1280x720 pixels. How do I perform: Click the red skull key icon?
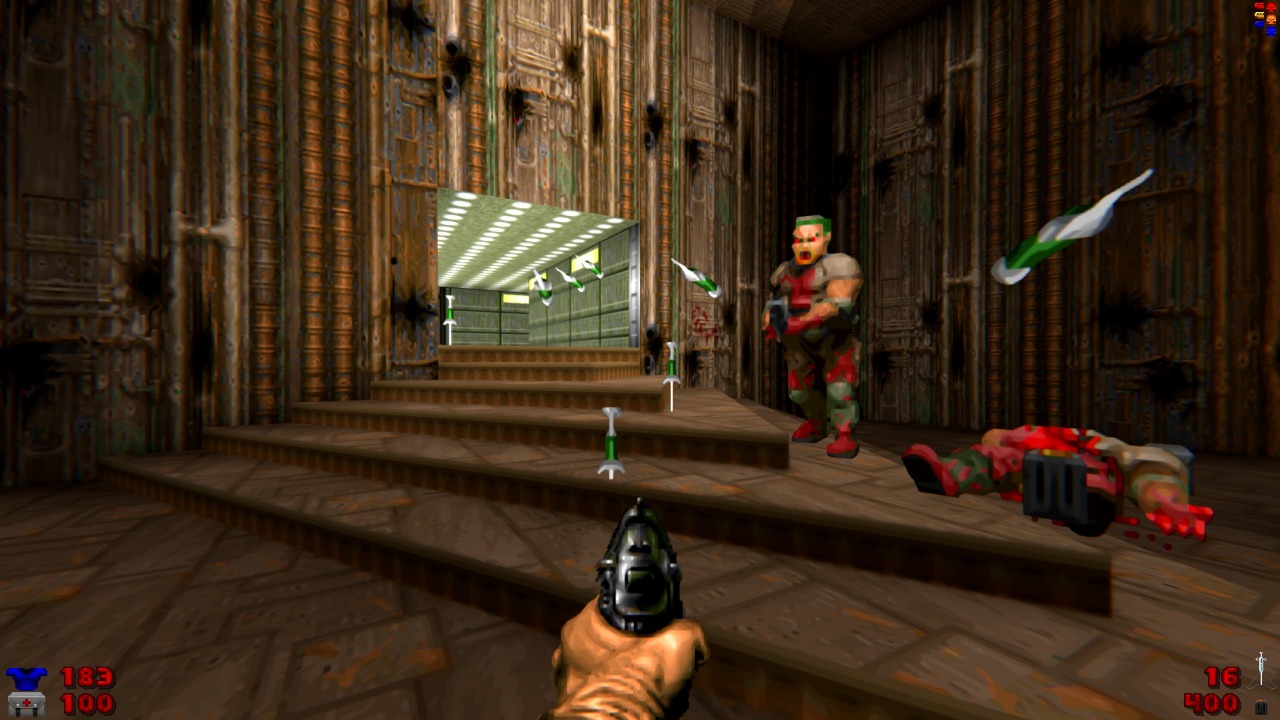pyautogui.click(x=1271, y=7)
